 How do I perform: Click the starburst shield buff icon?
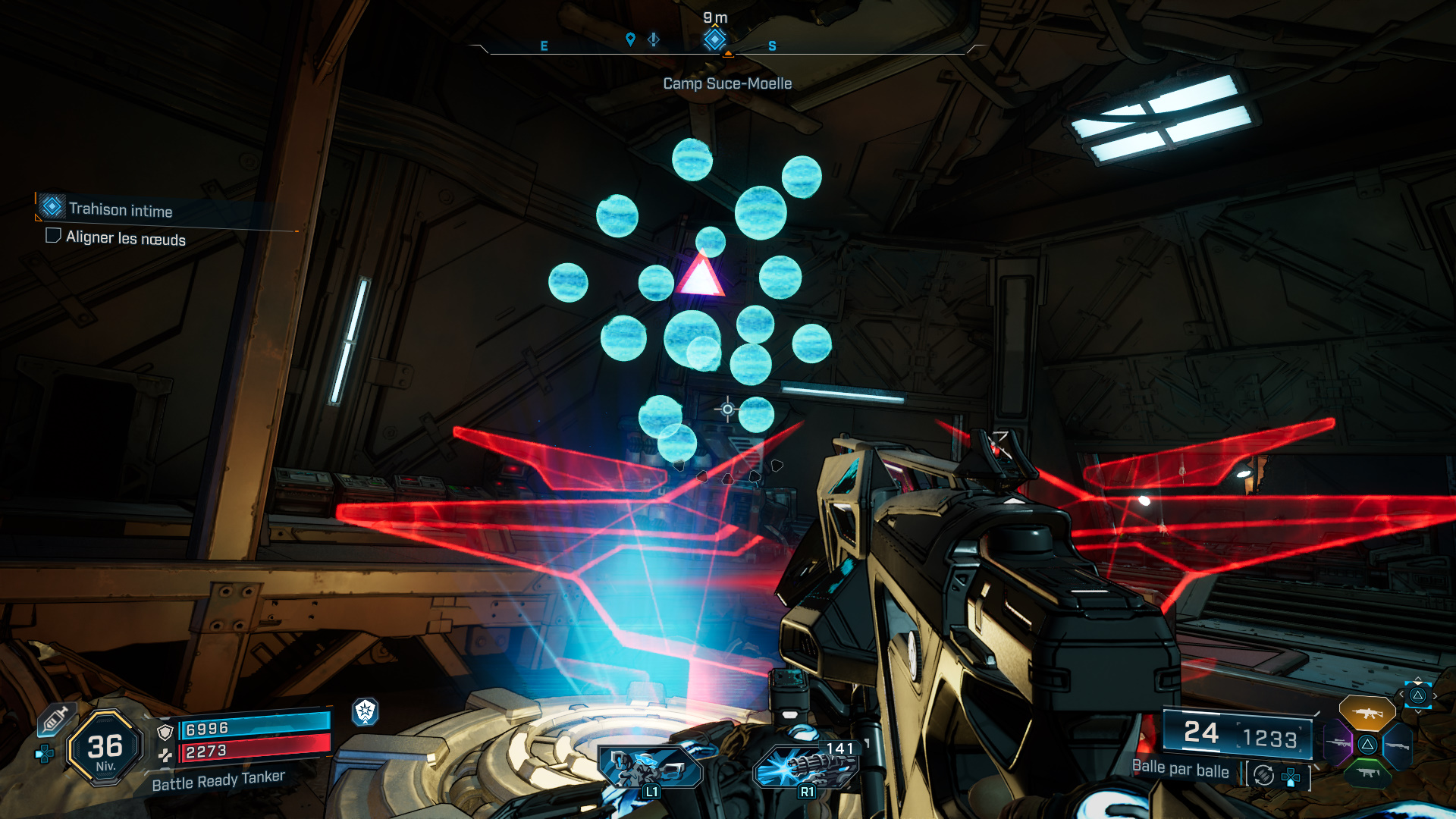pos(366,711)
